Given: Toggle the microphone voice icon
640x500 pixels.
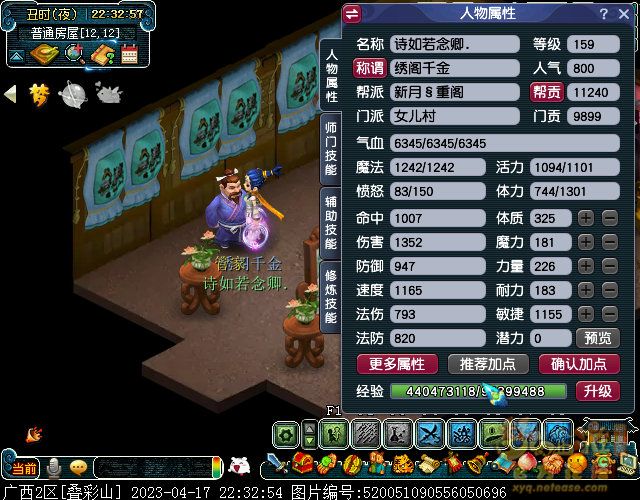Looking at the screenshot, I should 54,468.
